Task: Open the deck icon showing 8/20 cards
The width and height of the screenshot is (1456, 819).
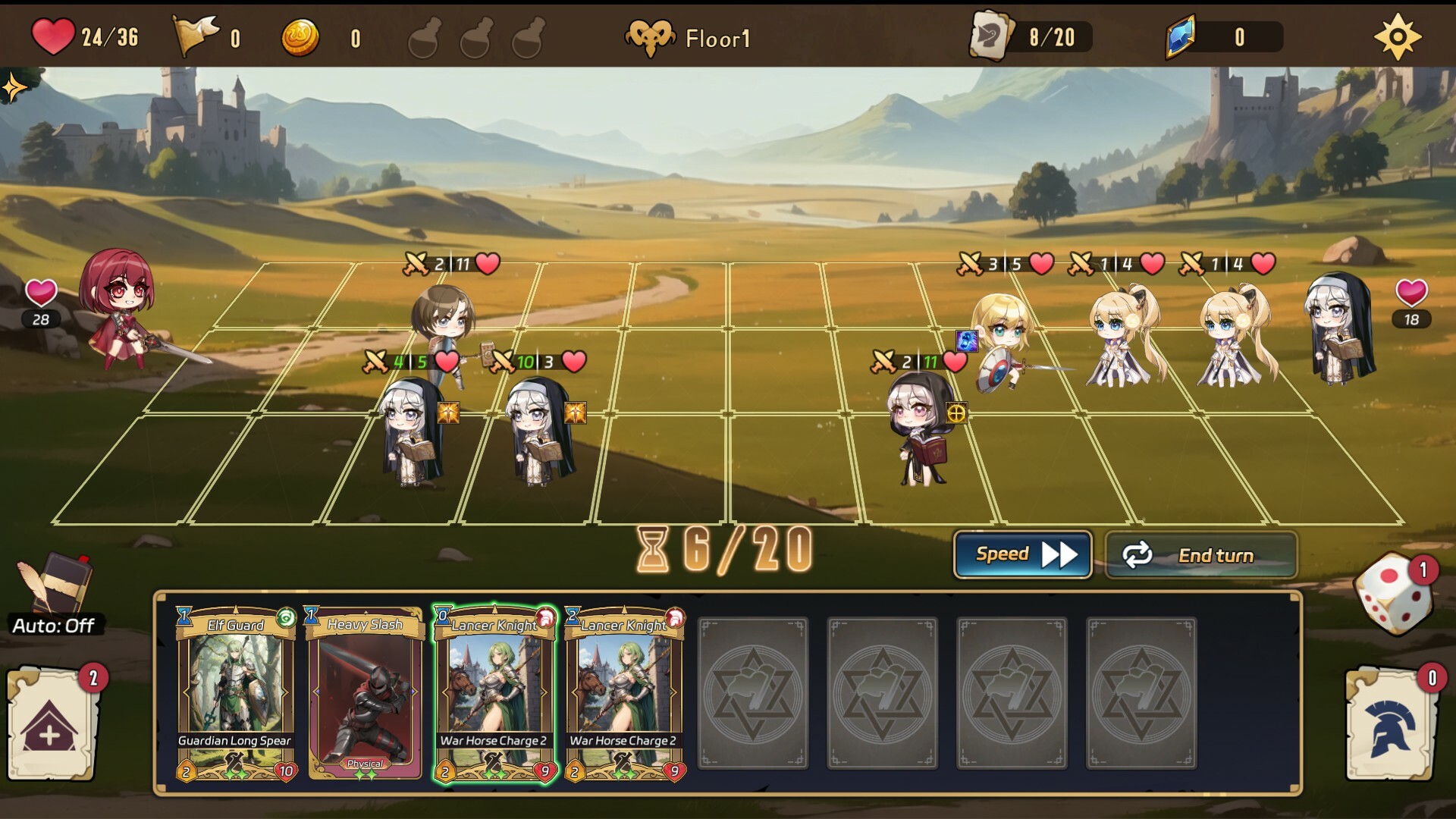Action: pos(994,36)
